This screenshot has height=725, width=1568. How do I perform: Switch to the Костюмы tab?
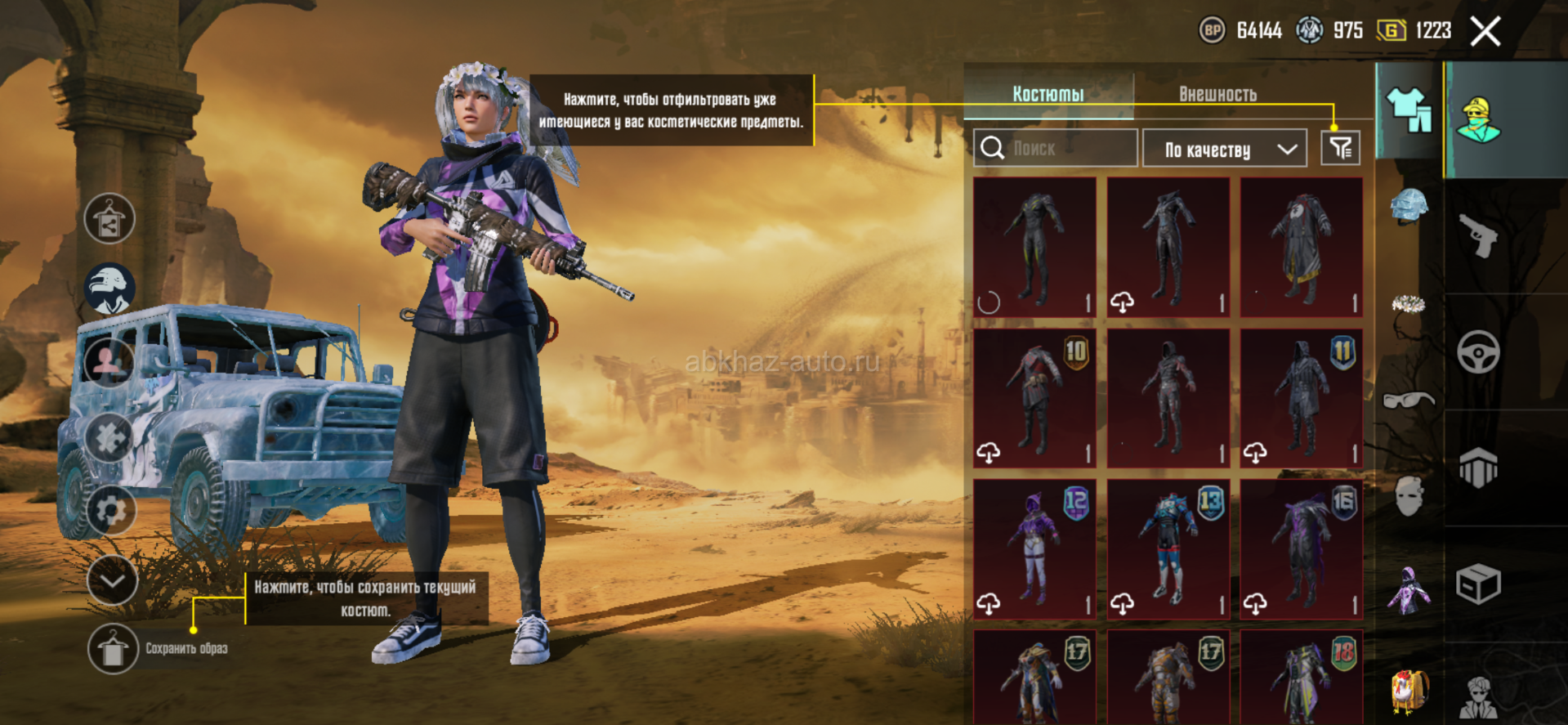[x=1048, y=94]
